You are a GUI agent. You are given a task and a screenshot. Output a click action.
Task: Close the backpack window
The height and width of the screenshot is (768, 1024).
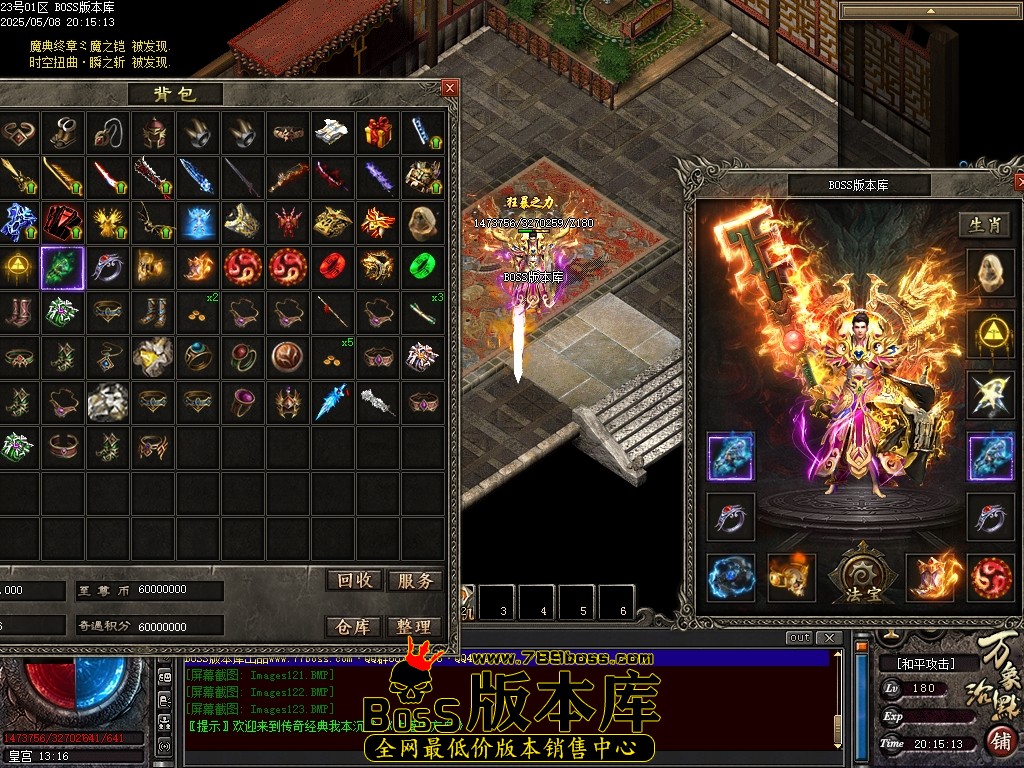coord(450,88)
